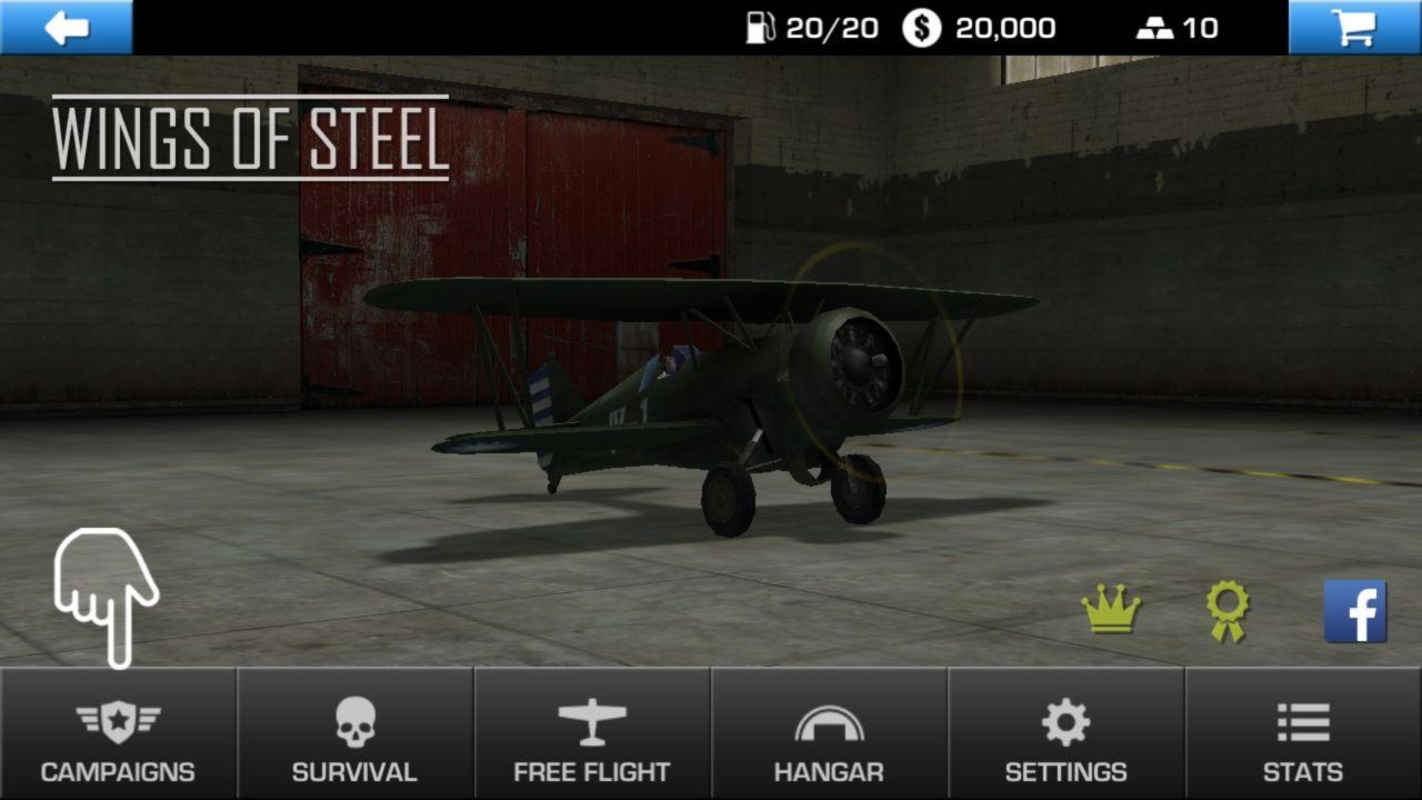
Task: View leaderboards via the crown icon
Action: click(1110, 608)
